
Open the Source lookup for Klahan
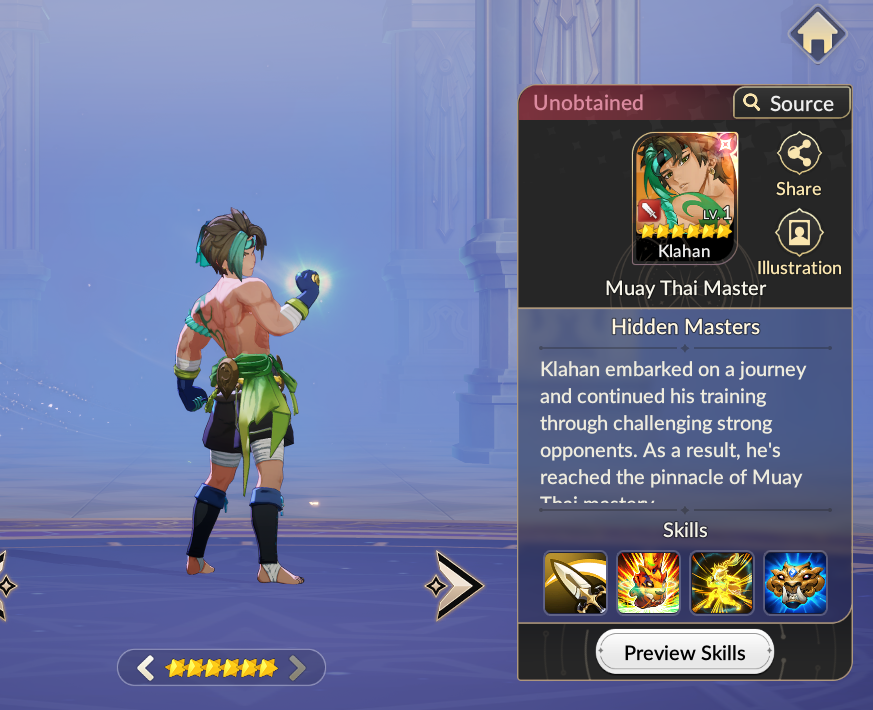(x=791, y=103)
